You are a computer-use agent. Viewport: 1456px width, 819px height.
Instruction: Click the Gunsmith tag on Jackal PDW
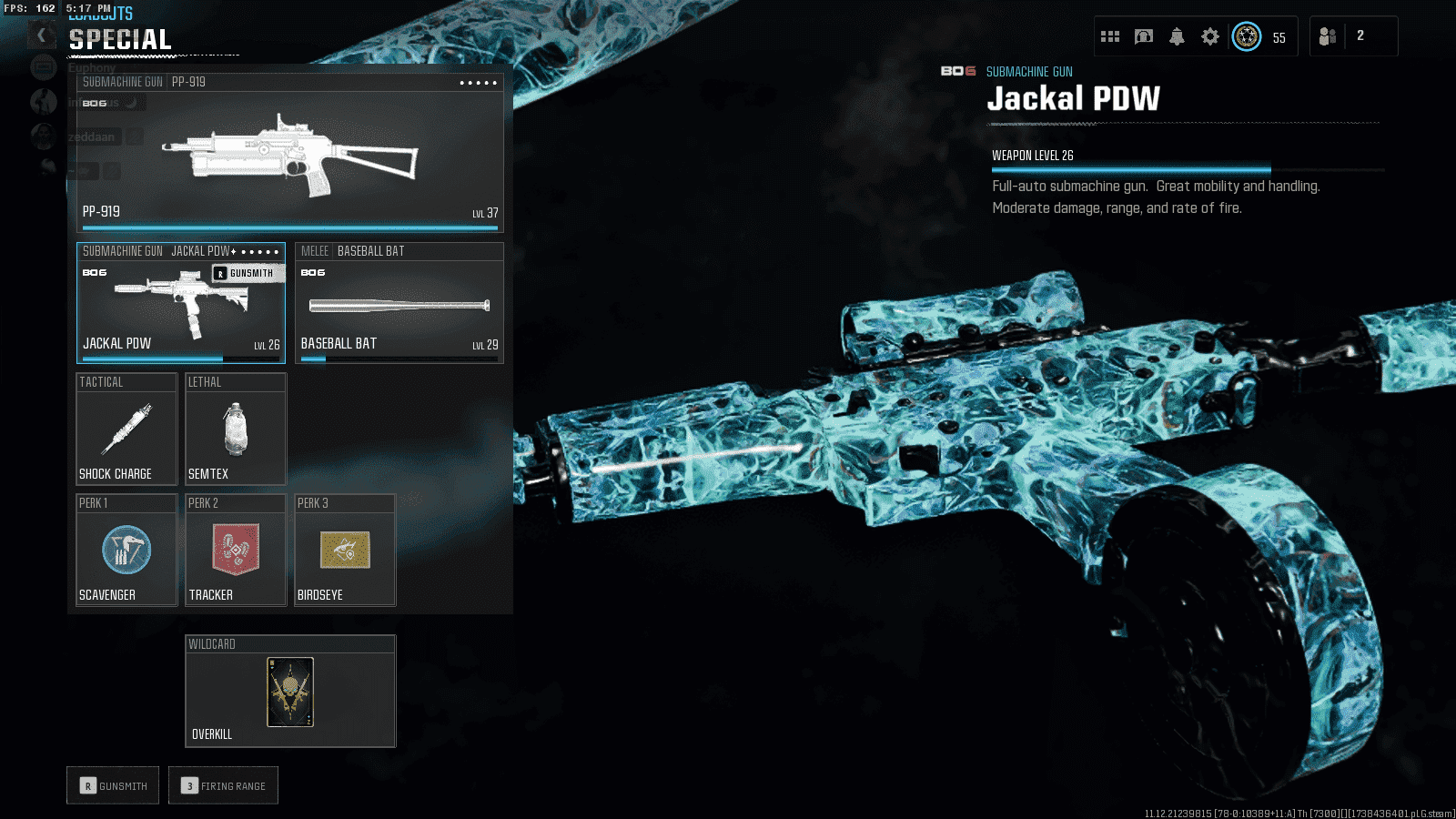coord(244,273)
